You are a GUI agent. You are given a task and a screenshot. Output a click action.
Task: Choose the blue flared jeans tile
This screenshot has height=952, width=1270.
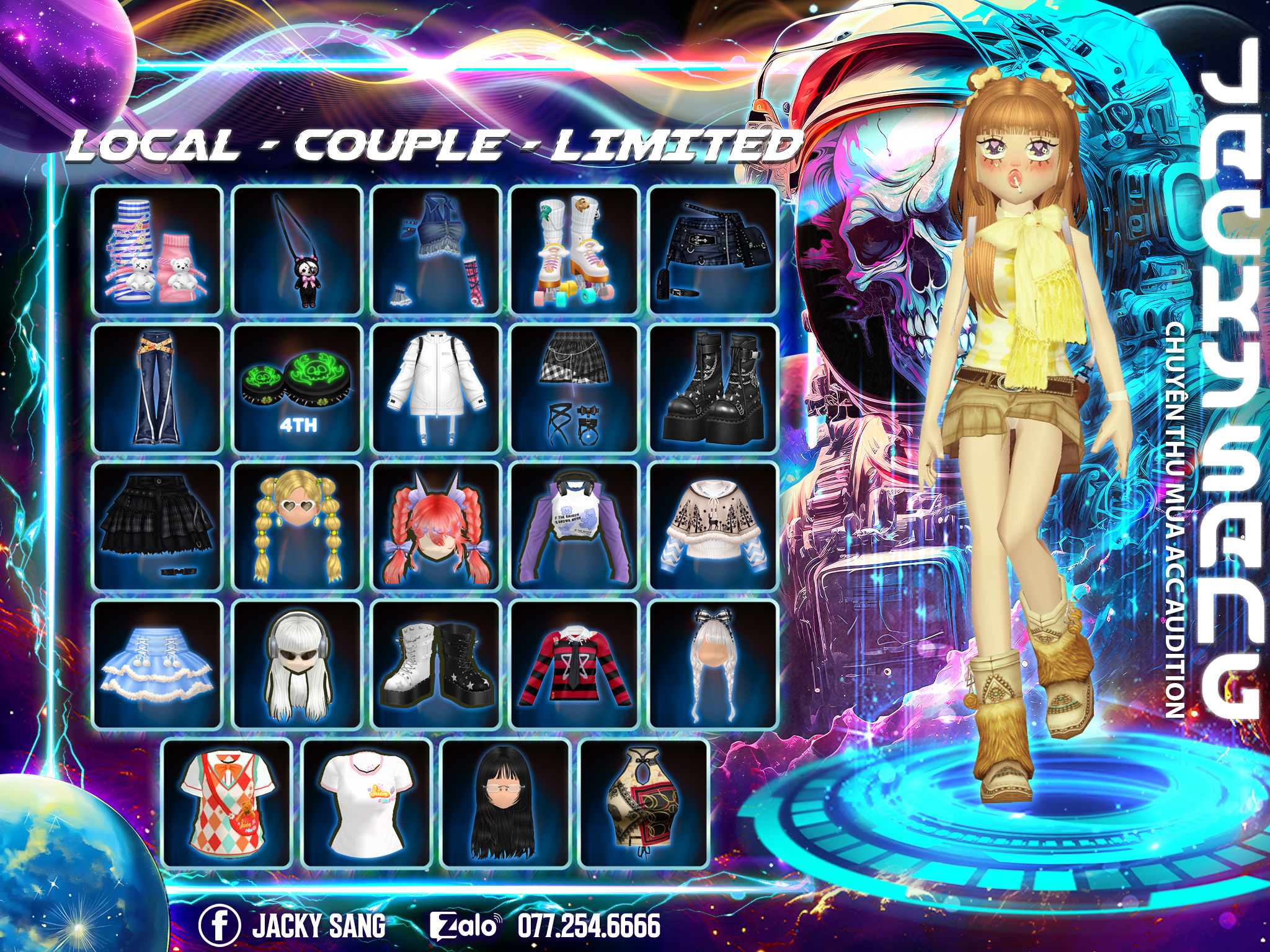pyautogui.click(x=158, y=389)
